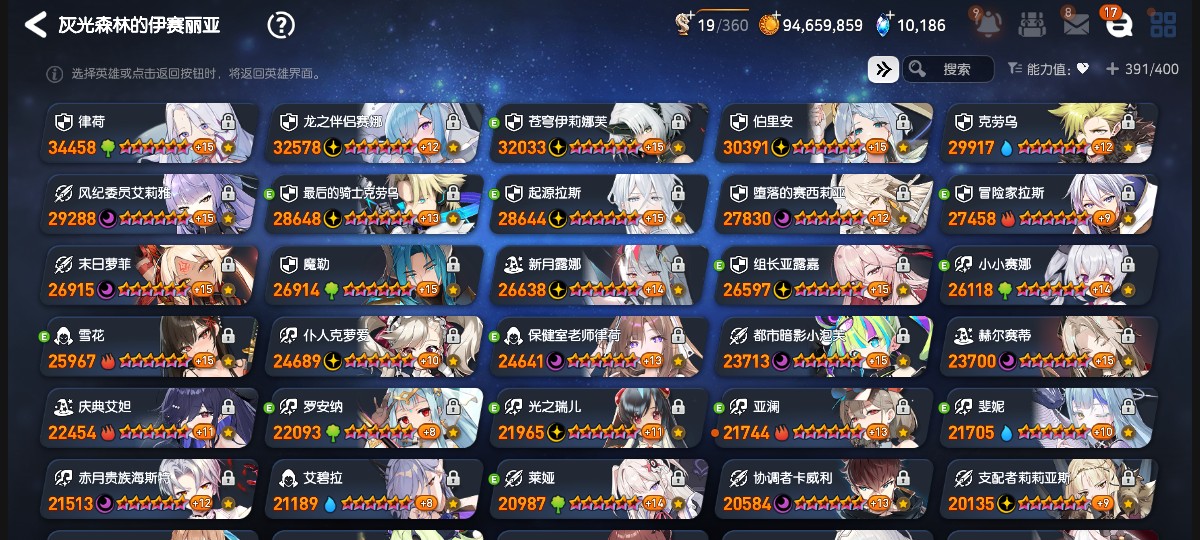The width and height of the screenshot is (1200, 540).
Task: Go back using the top-left arrow
Action: tap(35, 25)
